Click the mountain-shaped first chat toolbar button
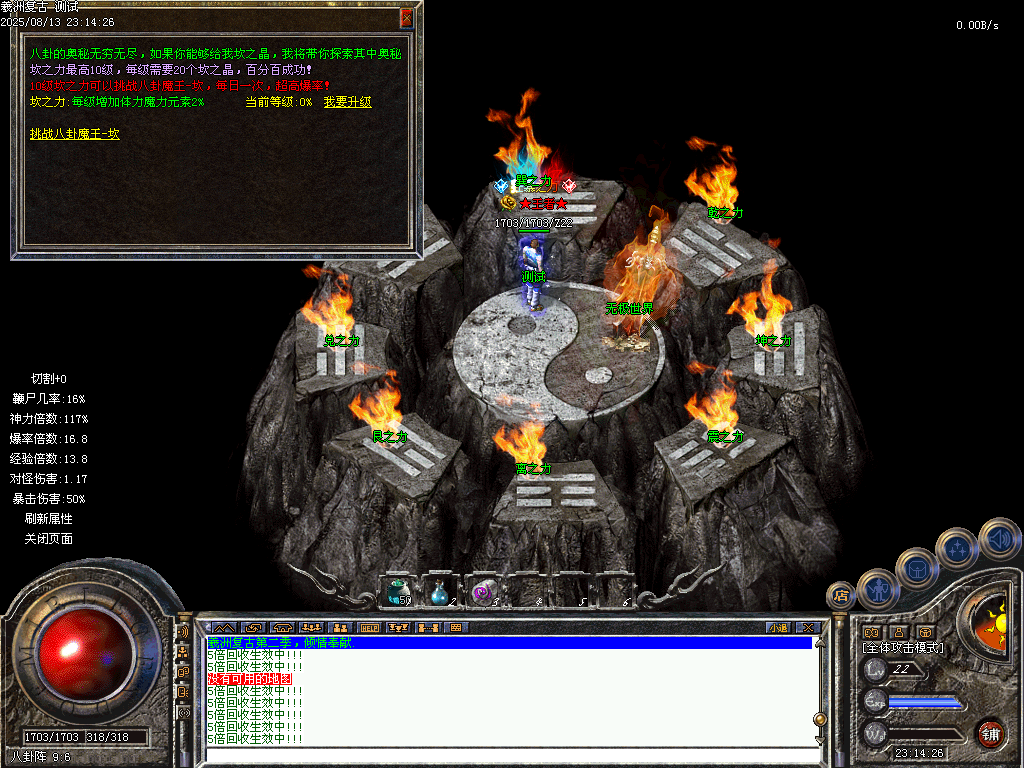The width and height of the screenshot is (1024, 768). [221, 628]
